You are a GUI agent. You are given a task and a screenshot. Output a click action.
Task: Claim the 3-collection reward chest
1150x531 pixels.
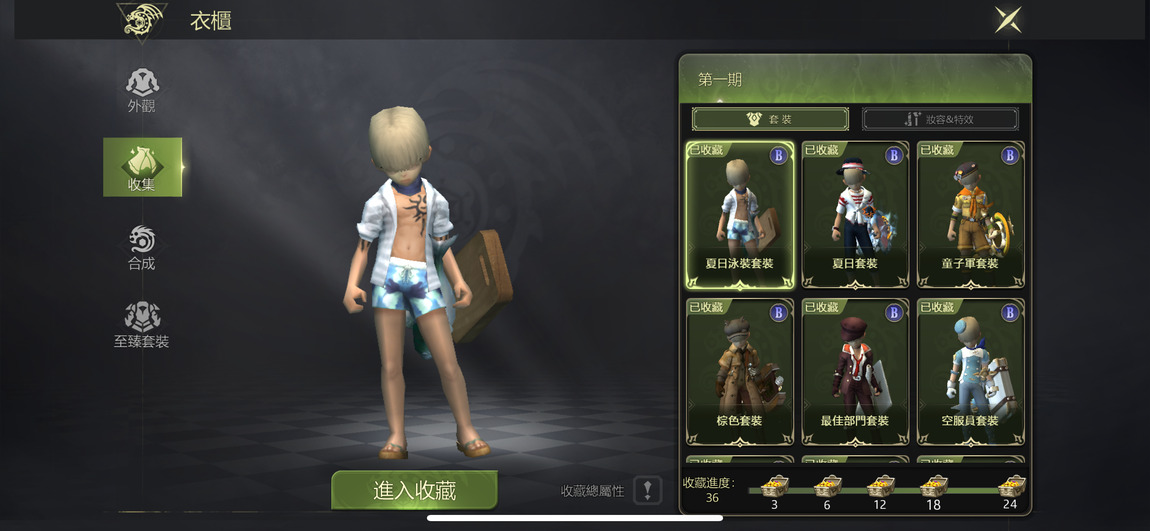pos(774,487)
